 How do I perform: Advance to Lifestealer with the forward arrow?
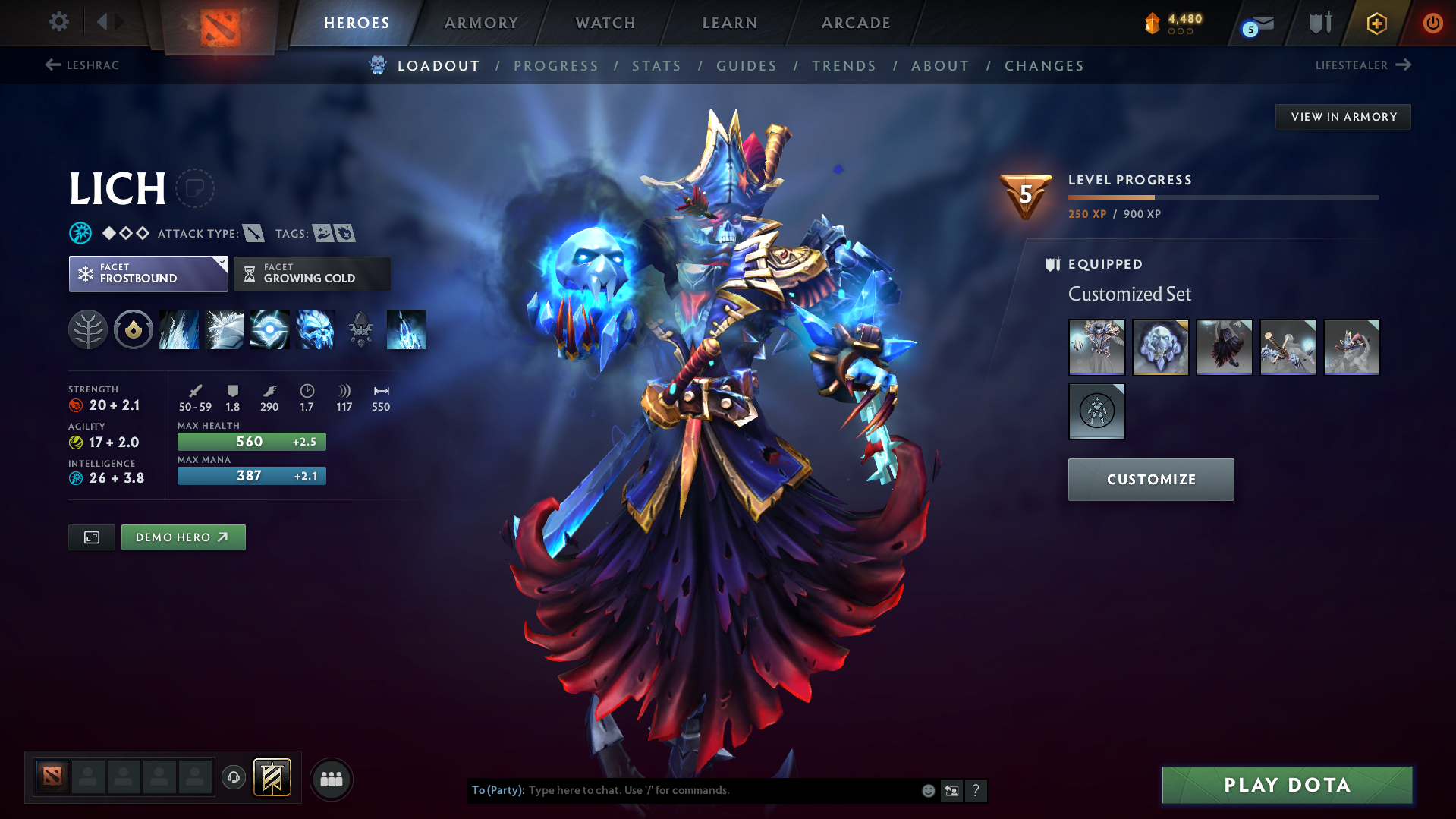coord(1406,65)
